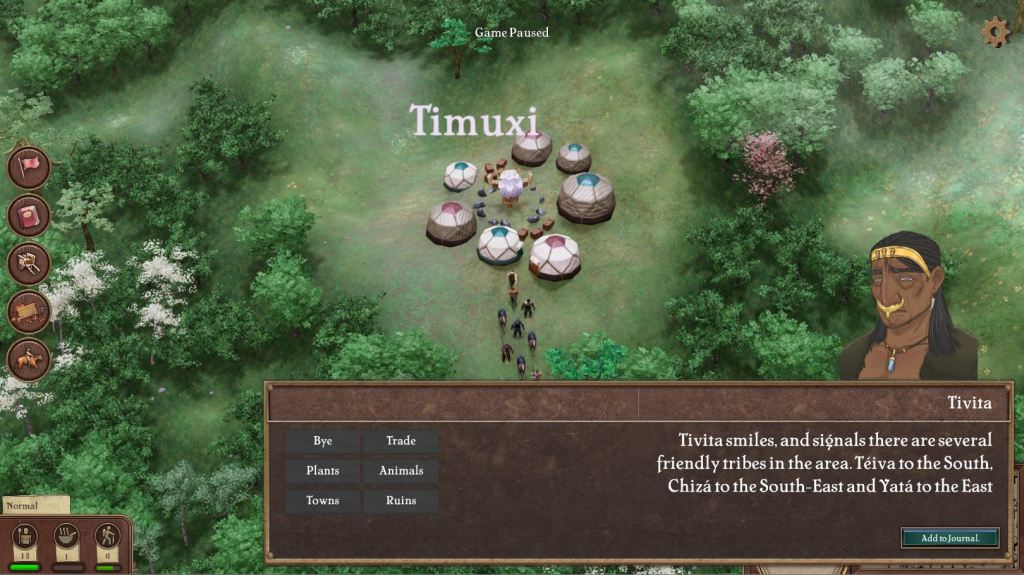Click the steaming food bowl icon
The image size is (1024, 575).
tap(67, 537)
